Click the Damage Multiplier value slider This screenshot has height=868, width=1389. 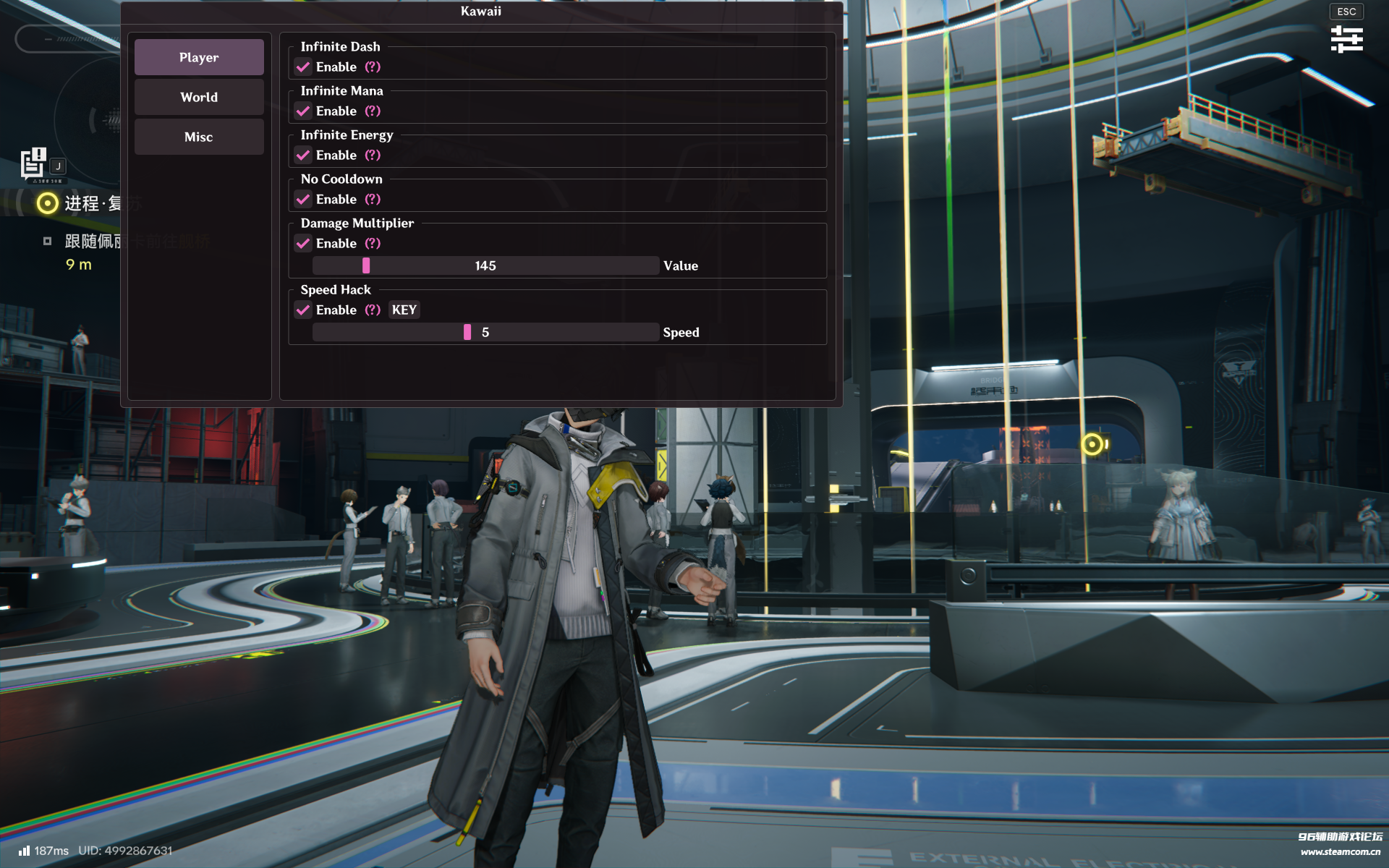click(x=485, y=266)
